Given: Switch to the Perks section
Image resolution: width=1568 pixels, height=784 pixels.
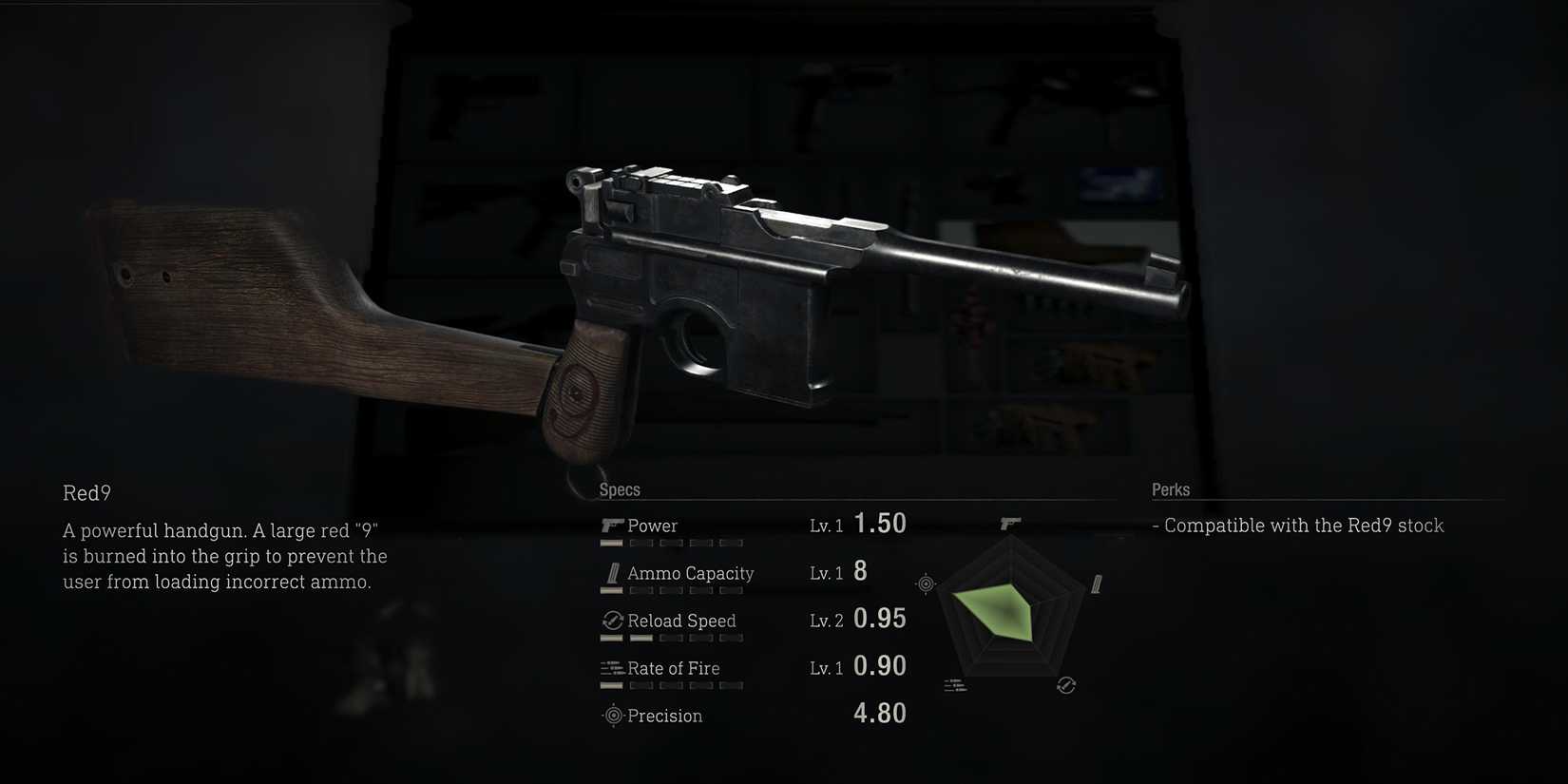Looking at the screenshot, I should click(x=1171, y=489).
